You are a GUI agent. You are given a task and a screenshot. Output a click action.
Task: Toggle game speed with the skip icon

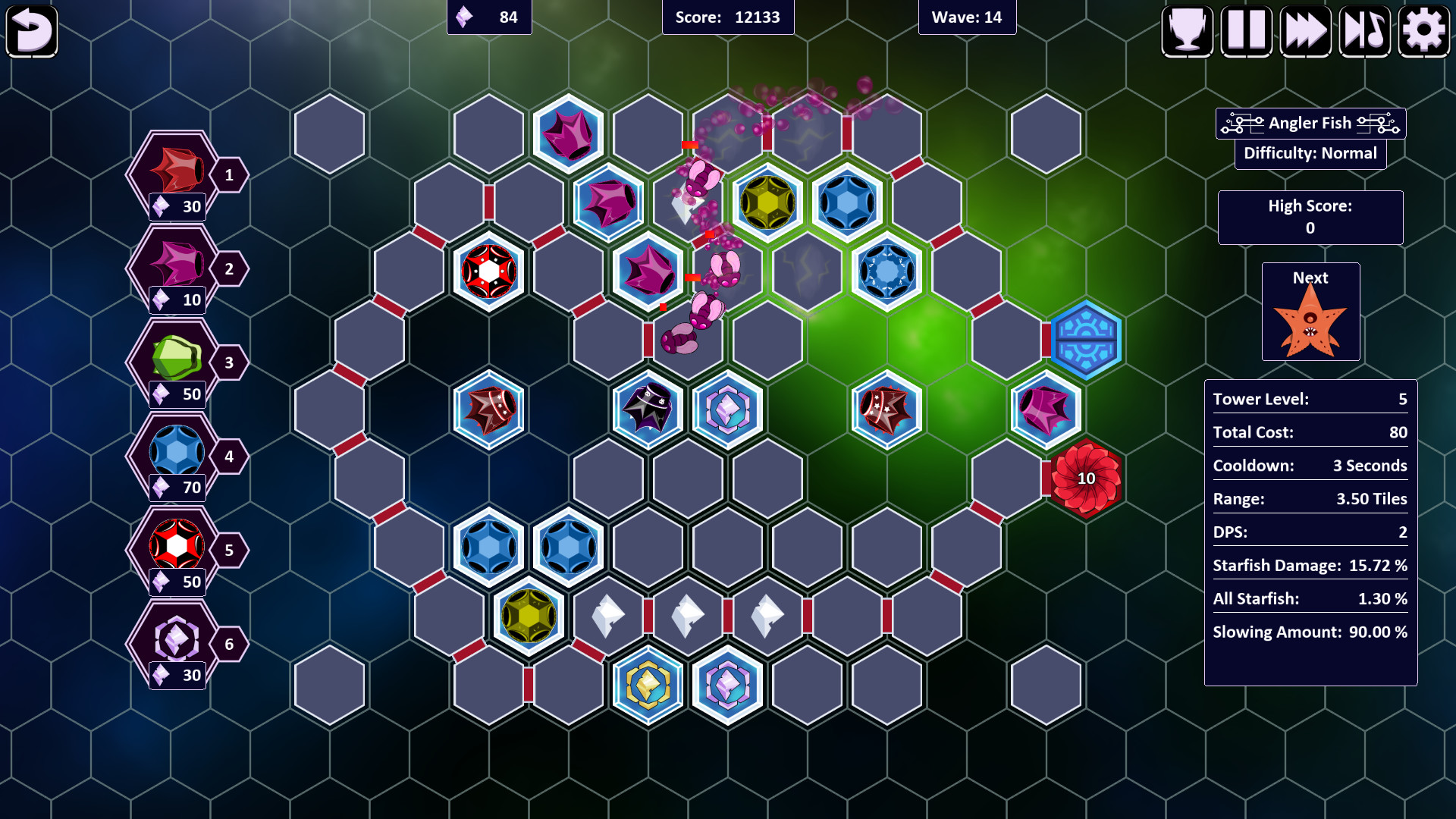tap(1305, 30)
